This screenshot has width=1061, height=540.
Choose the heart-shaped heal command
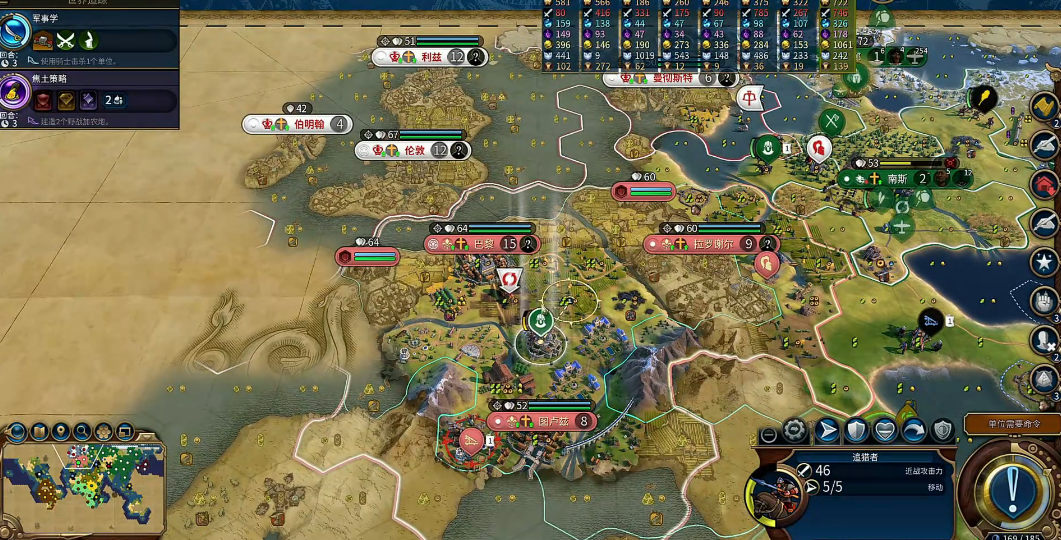click(x=885, y=431)
